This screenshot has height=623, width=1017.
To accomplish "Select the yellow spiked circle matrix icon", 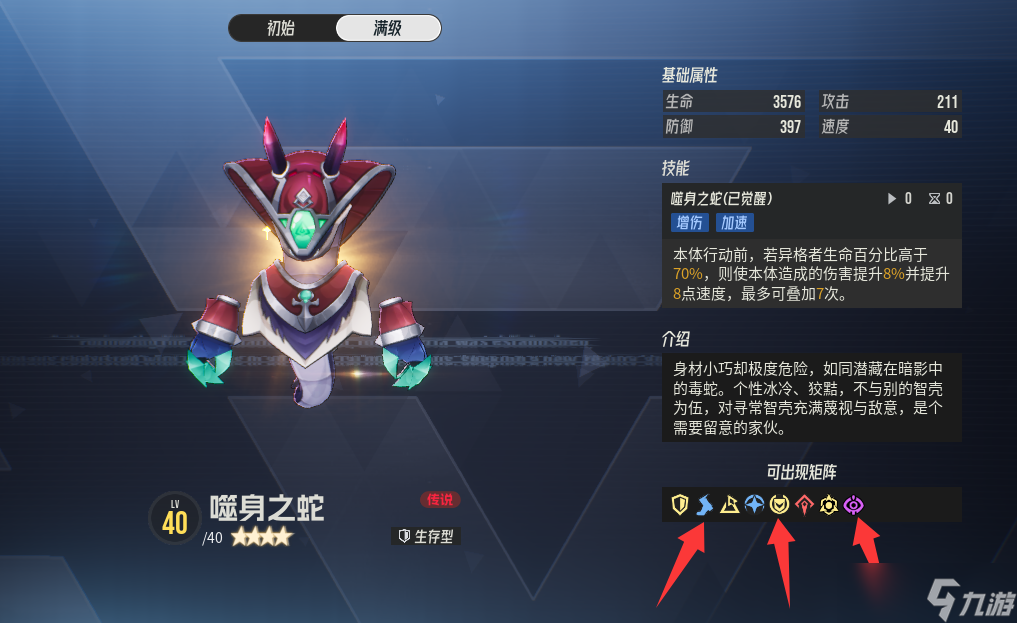I will [x=828, y=506].
